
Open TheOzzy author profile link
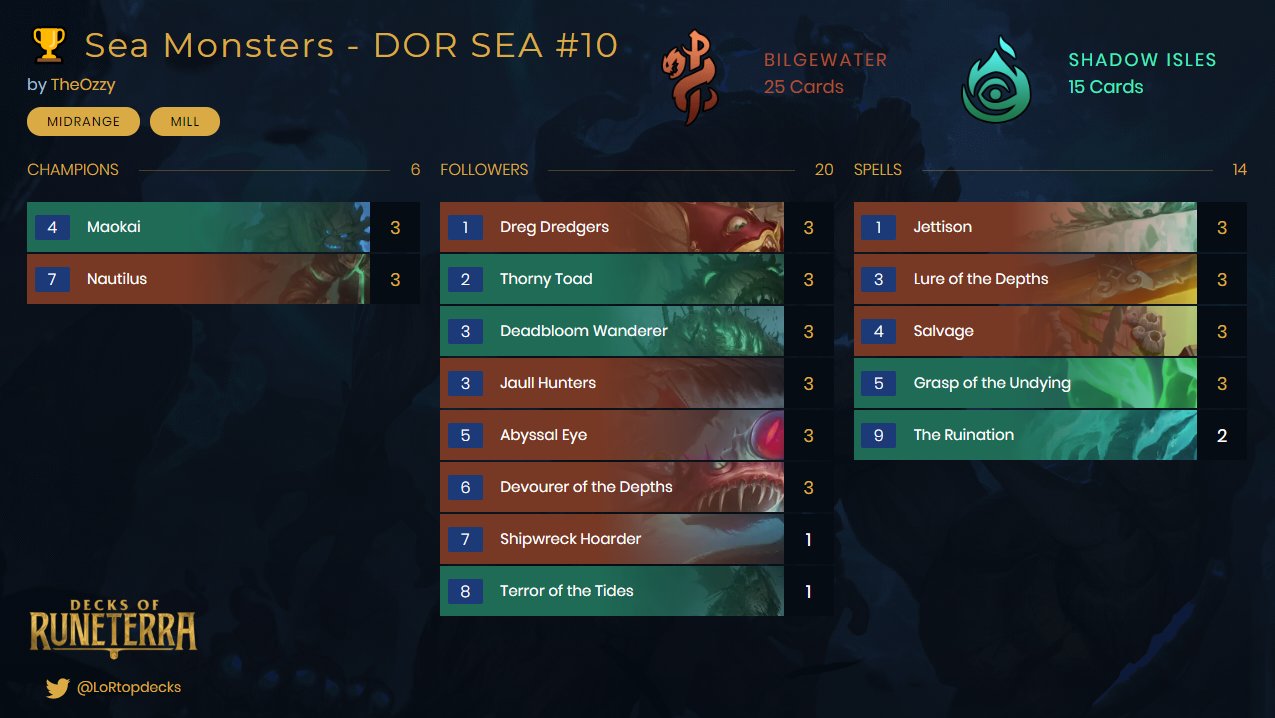coord(83,85)
